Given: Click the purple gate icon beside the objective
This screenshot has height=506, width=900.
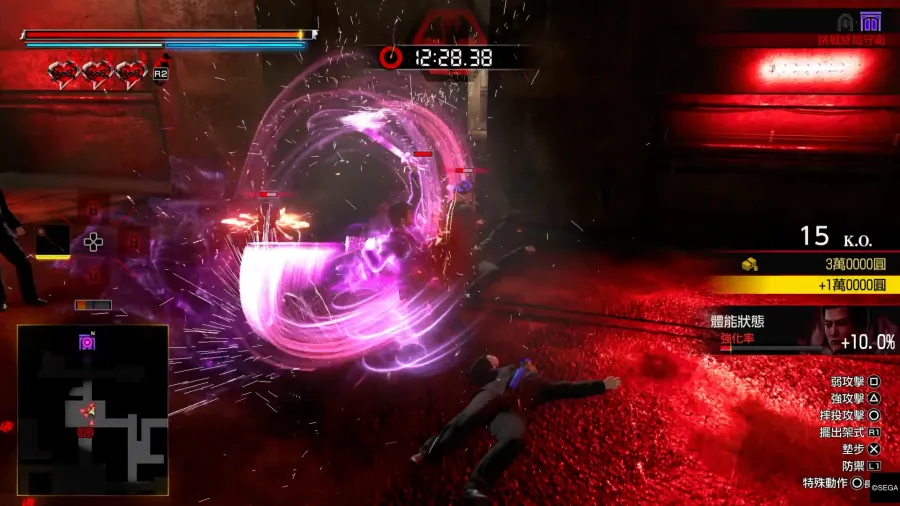Looking at the screenshot, I should click(871, 22).
